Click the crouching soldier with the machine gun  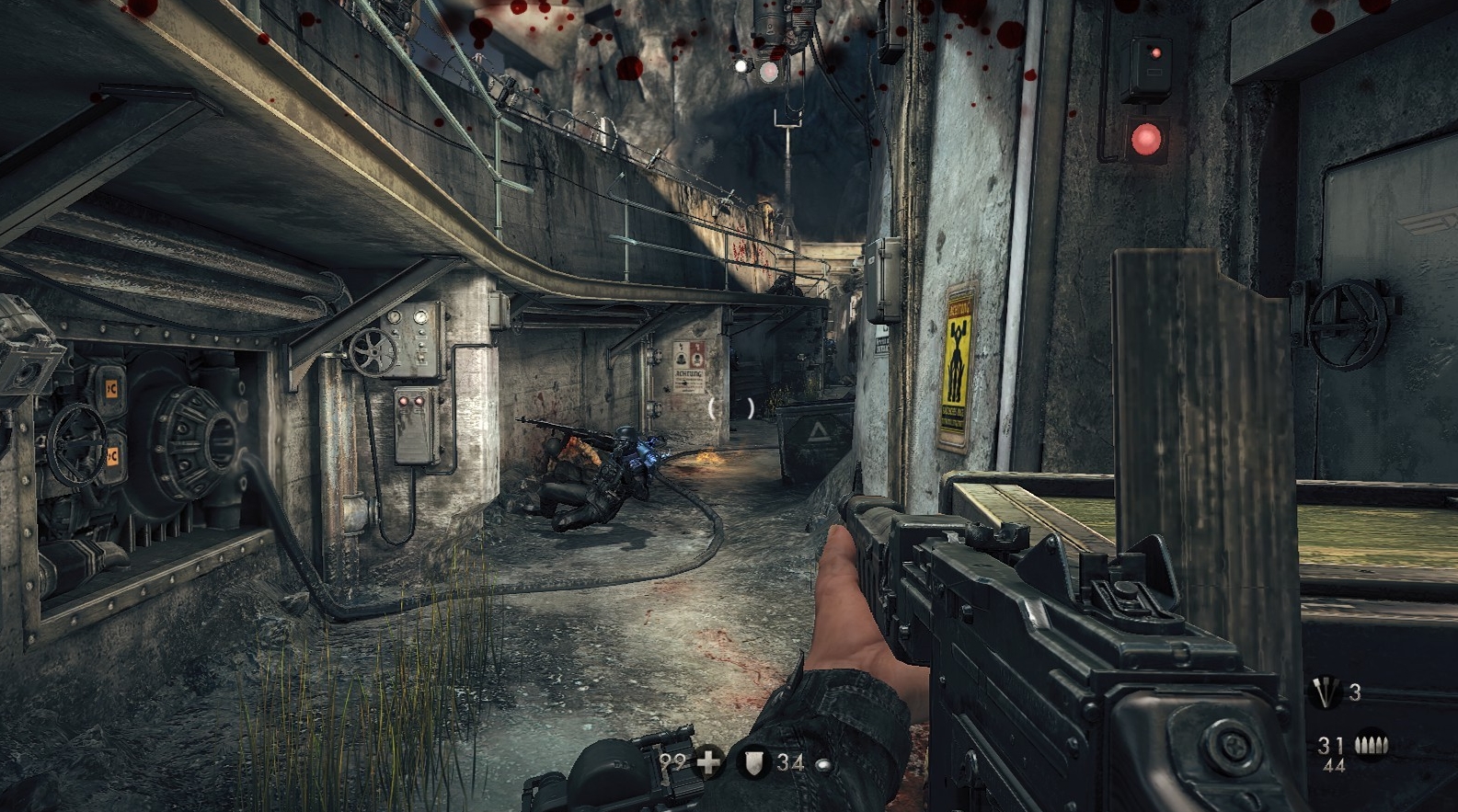(x=603, y=469)
